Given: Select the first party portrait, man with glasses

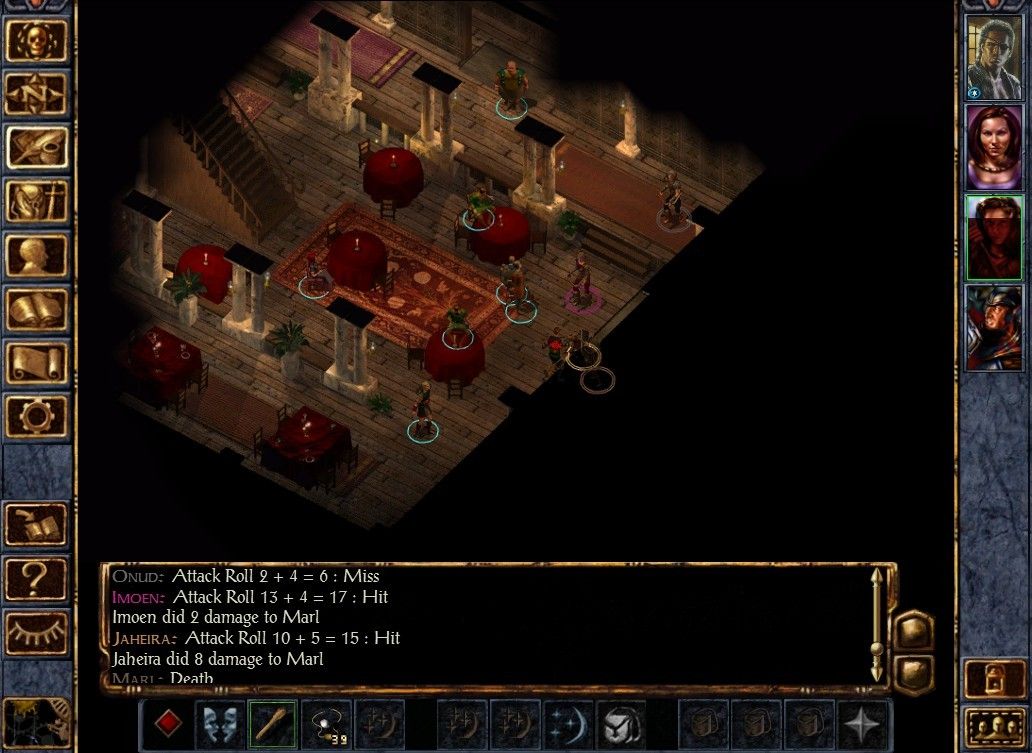Looking at the screenshot, I should click(x=993, y=57).
